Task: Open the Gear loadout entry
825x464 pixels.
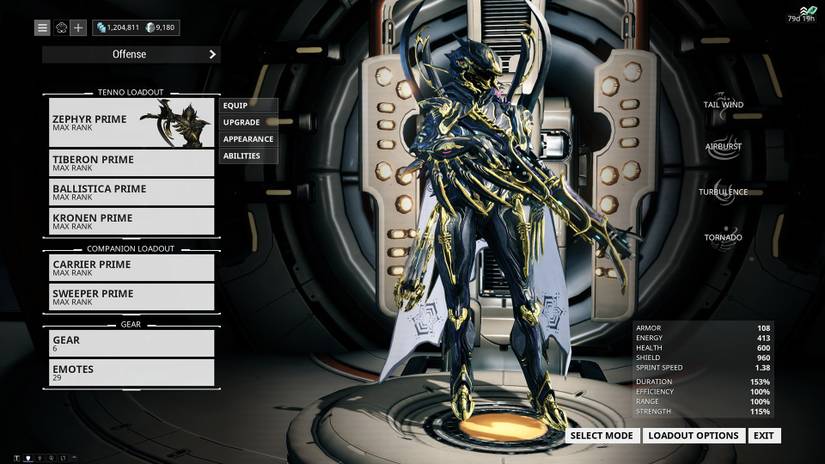Action: click(131, 344)
